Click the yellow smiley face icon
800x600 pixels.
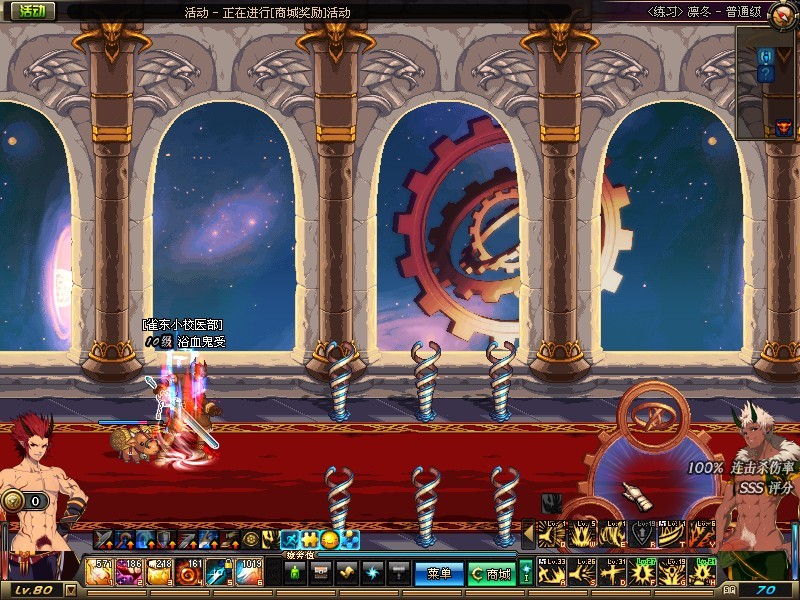pyautogui.click(x=329, y=540)
